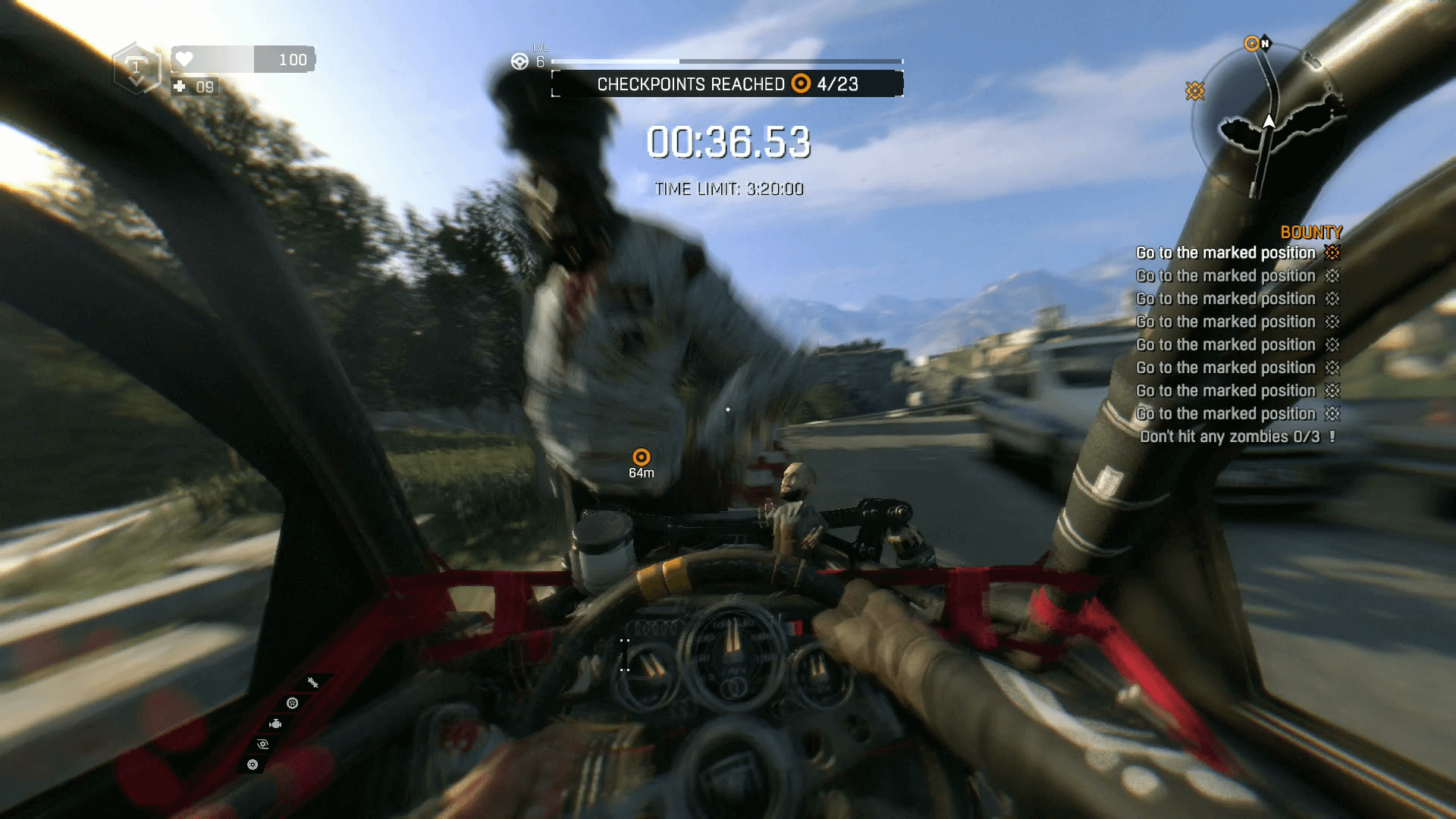Toggle tracking for the first marked position objective
The width and height of the screenshot is (1456, 819).
tap(1332, 253)
